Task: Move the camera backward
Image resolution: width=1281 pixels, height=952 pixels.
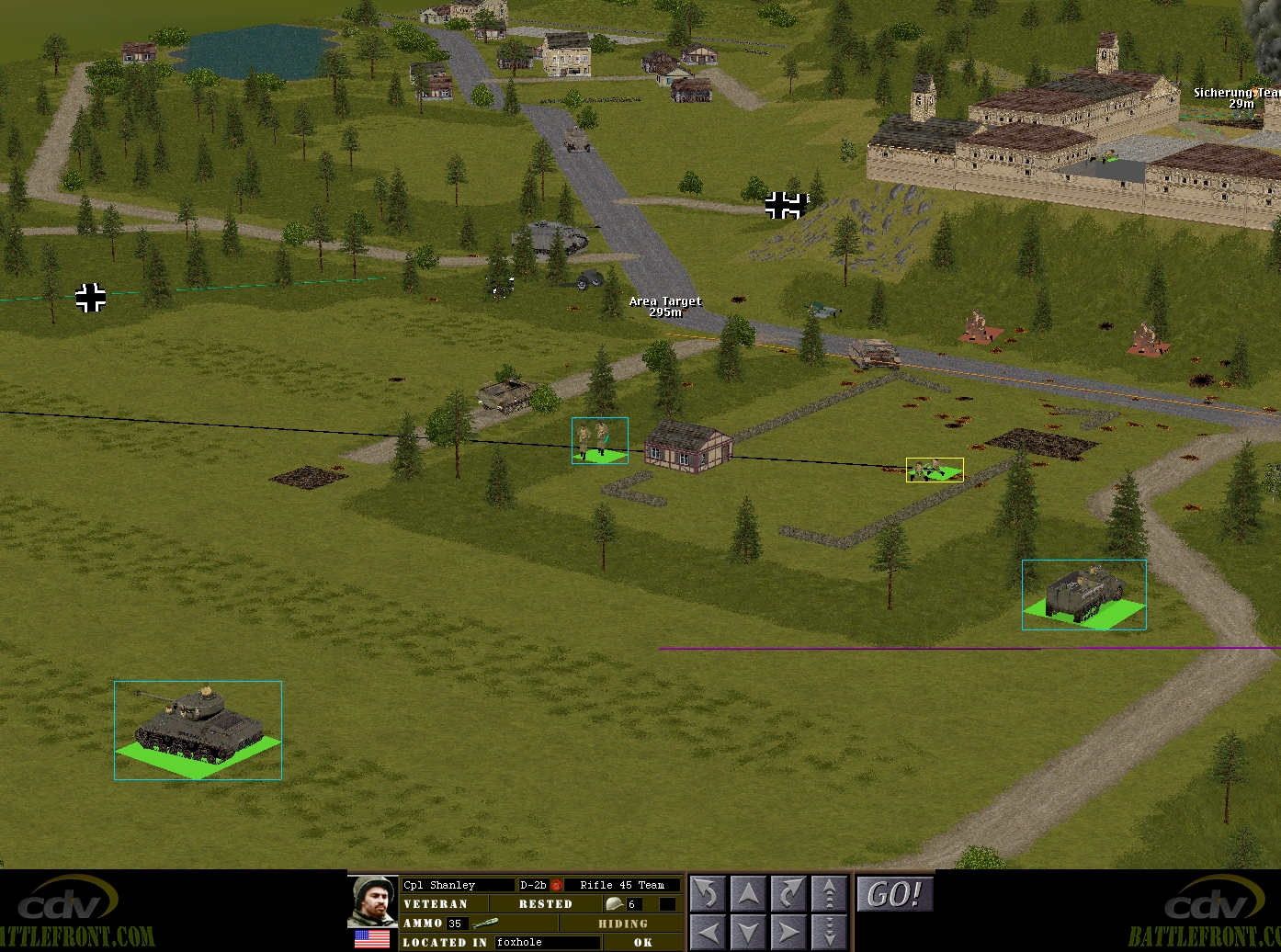Action: tap(748, 931)
